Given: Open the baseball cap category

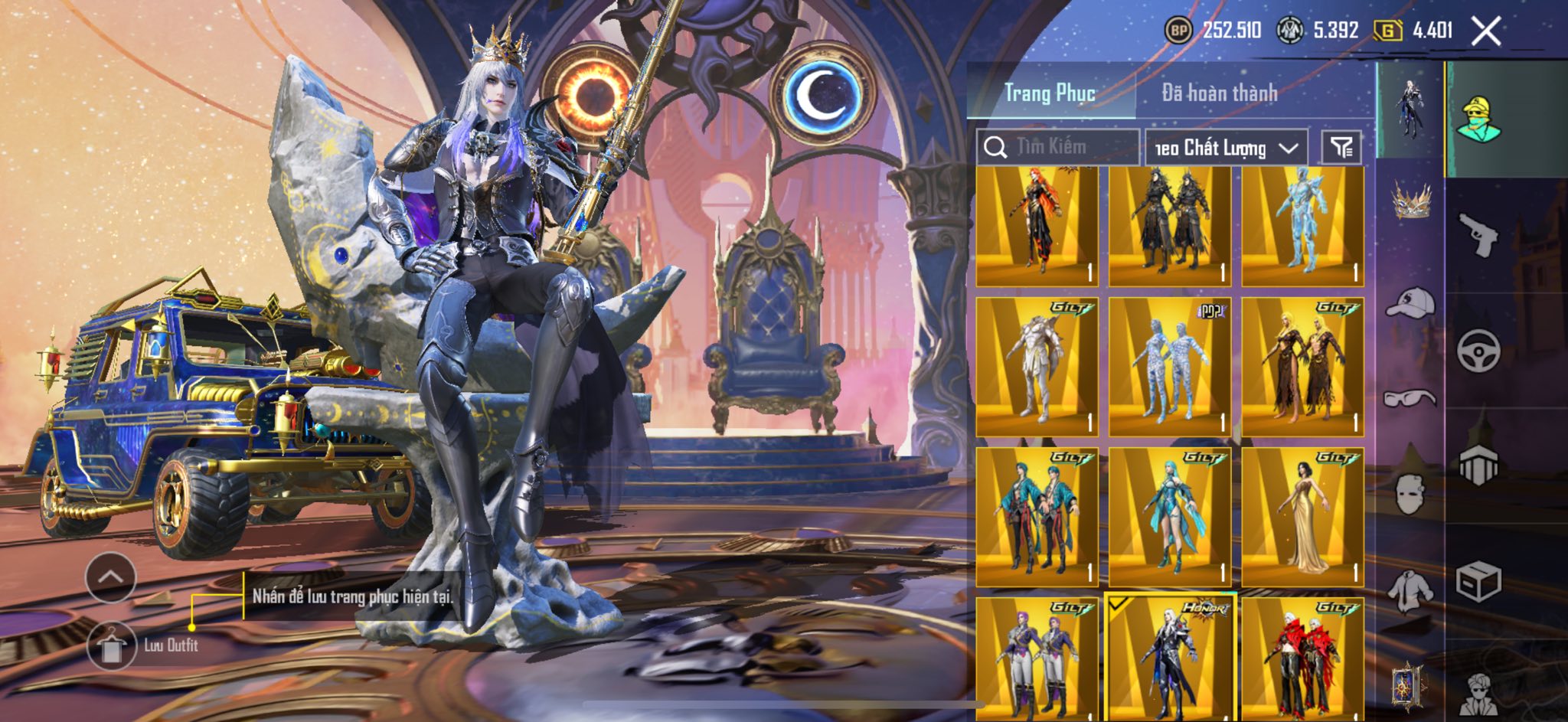Looking at the screenshot, I should (x=1410, y=302).
